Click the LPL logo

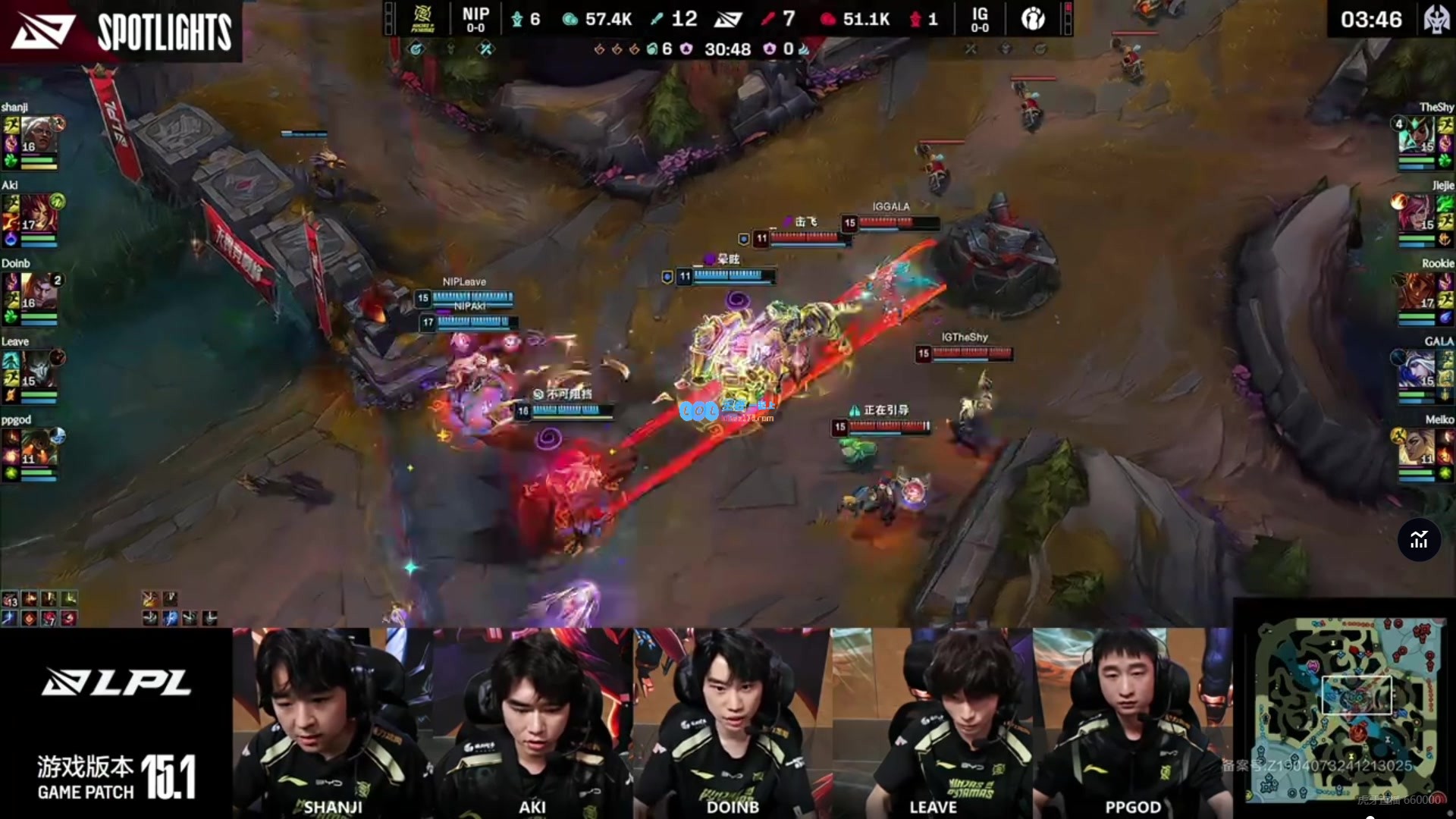pyautogui.click(x=116, y=682)
